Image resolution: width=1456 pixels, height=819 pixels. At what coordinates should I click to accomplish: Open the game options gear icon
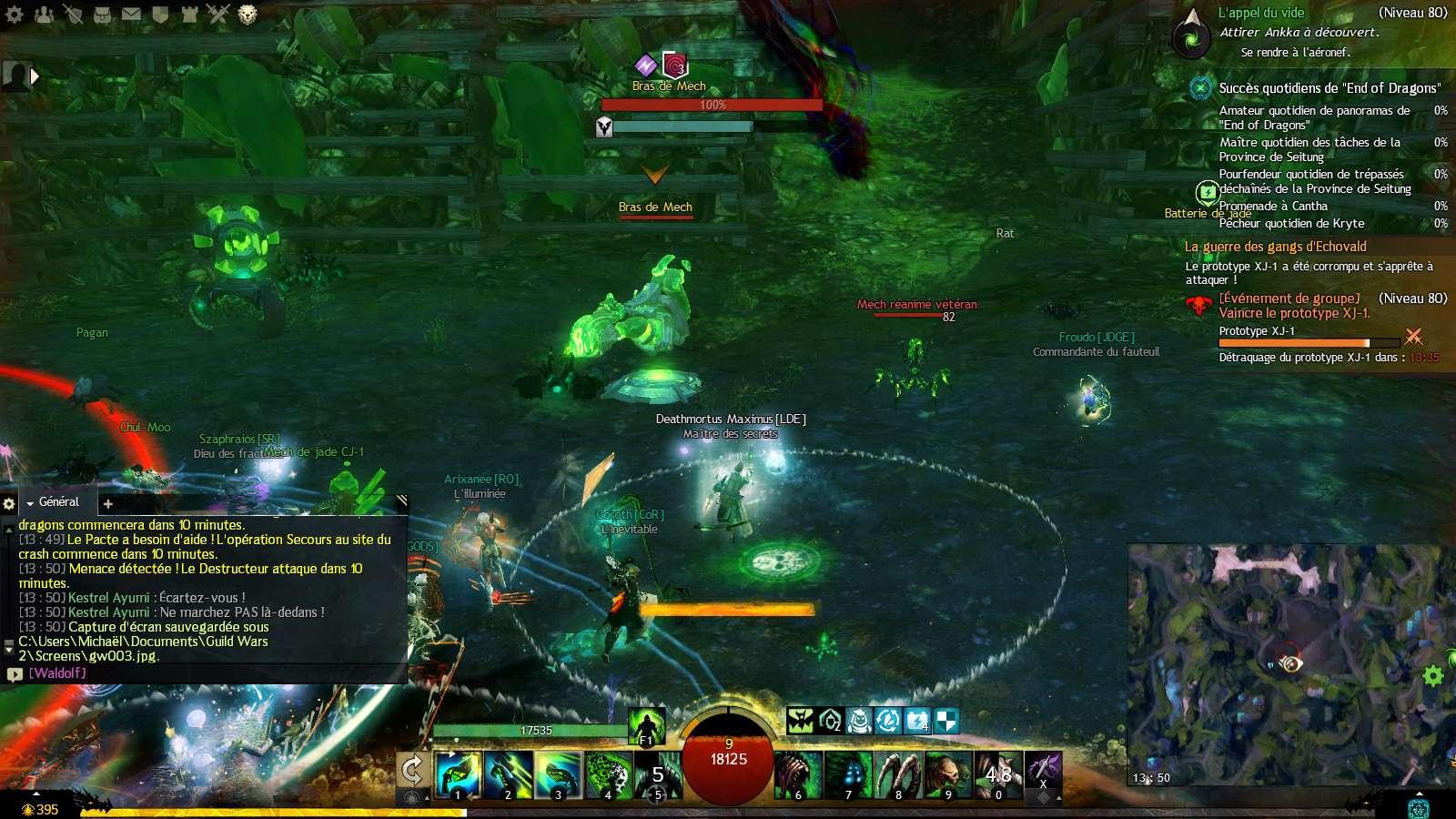pyautogui.click(x=13, y=12)
